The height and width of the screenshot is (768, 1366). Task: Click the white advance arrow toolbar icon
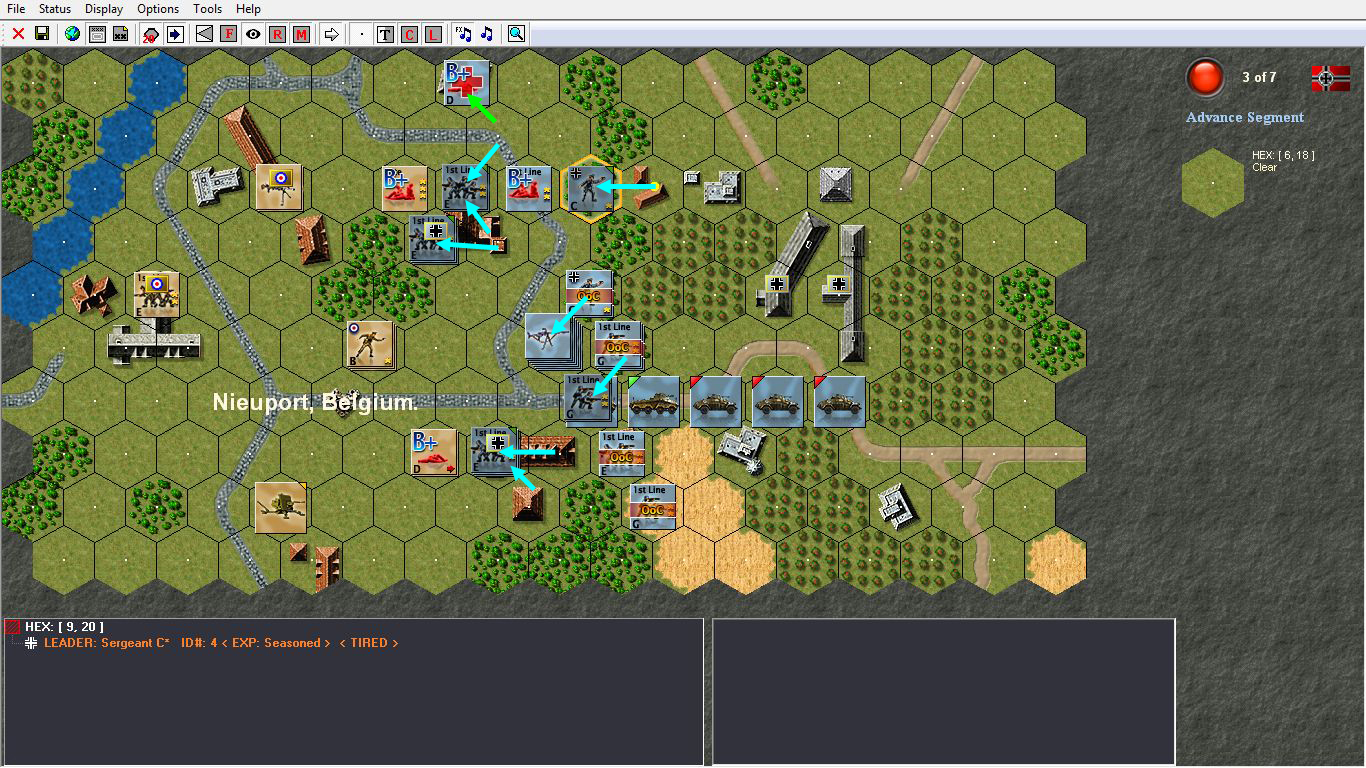[331, 33]
